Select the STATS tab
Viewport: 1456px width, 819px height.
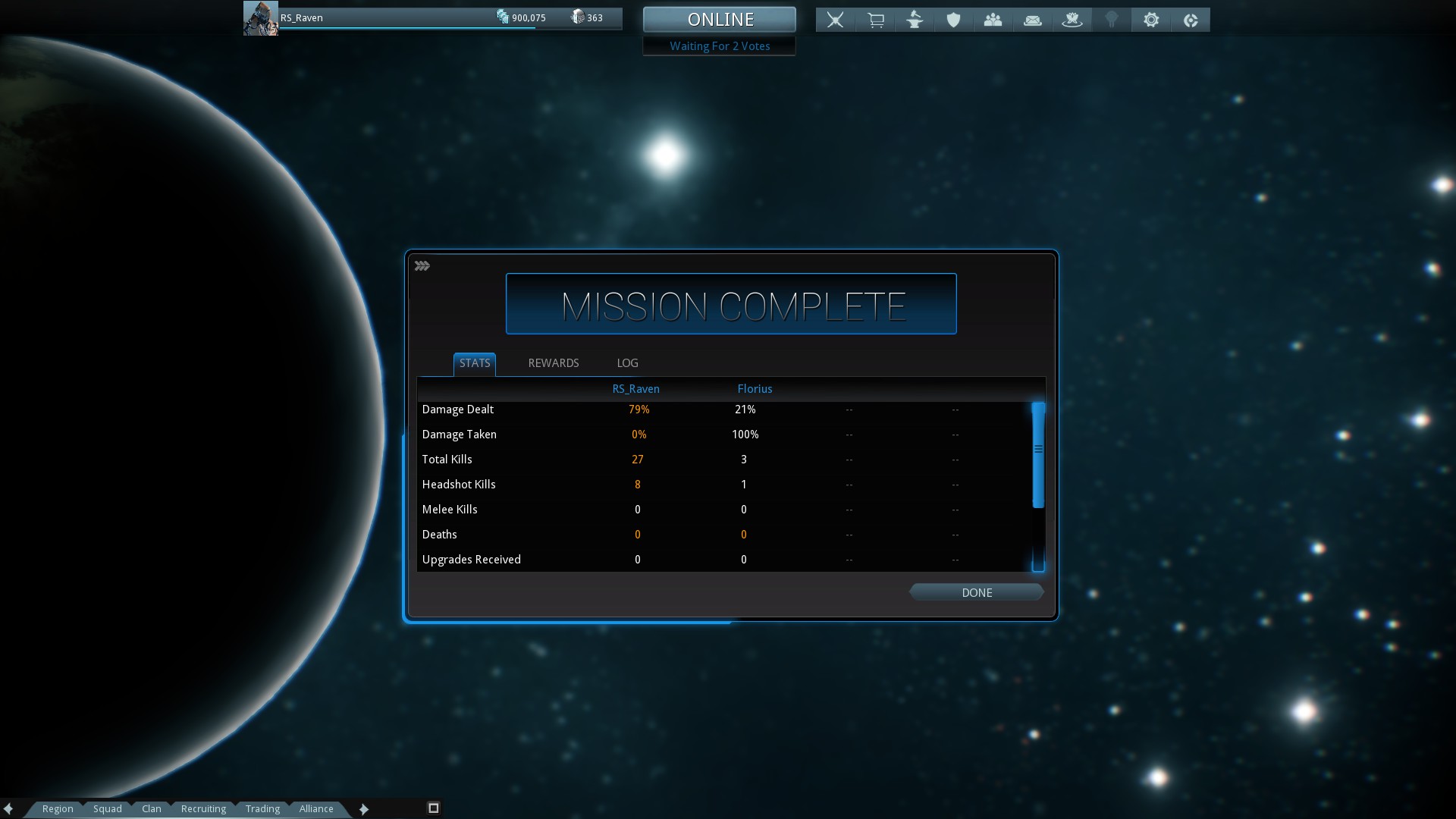(x=475, y=363)
